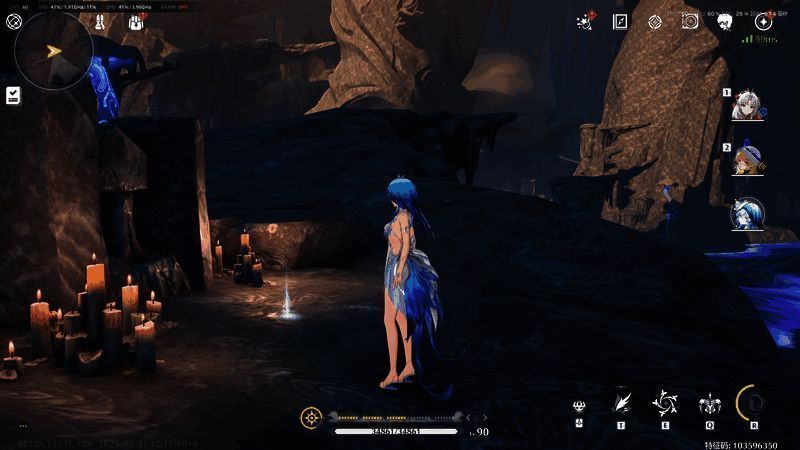
Task: Use the utility gadget icon beside the skills
Action: (x=579, y=406)
